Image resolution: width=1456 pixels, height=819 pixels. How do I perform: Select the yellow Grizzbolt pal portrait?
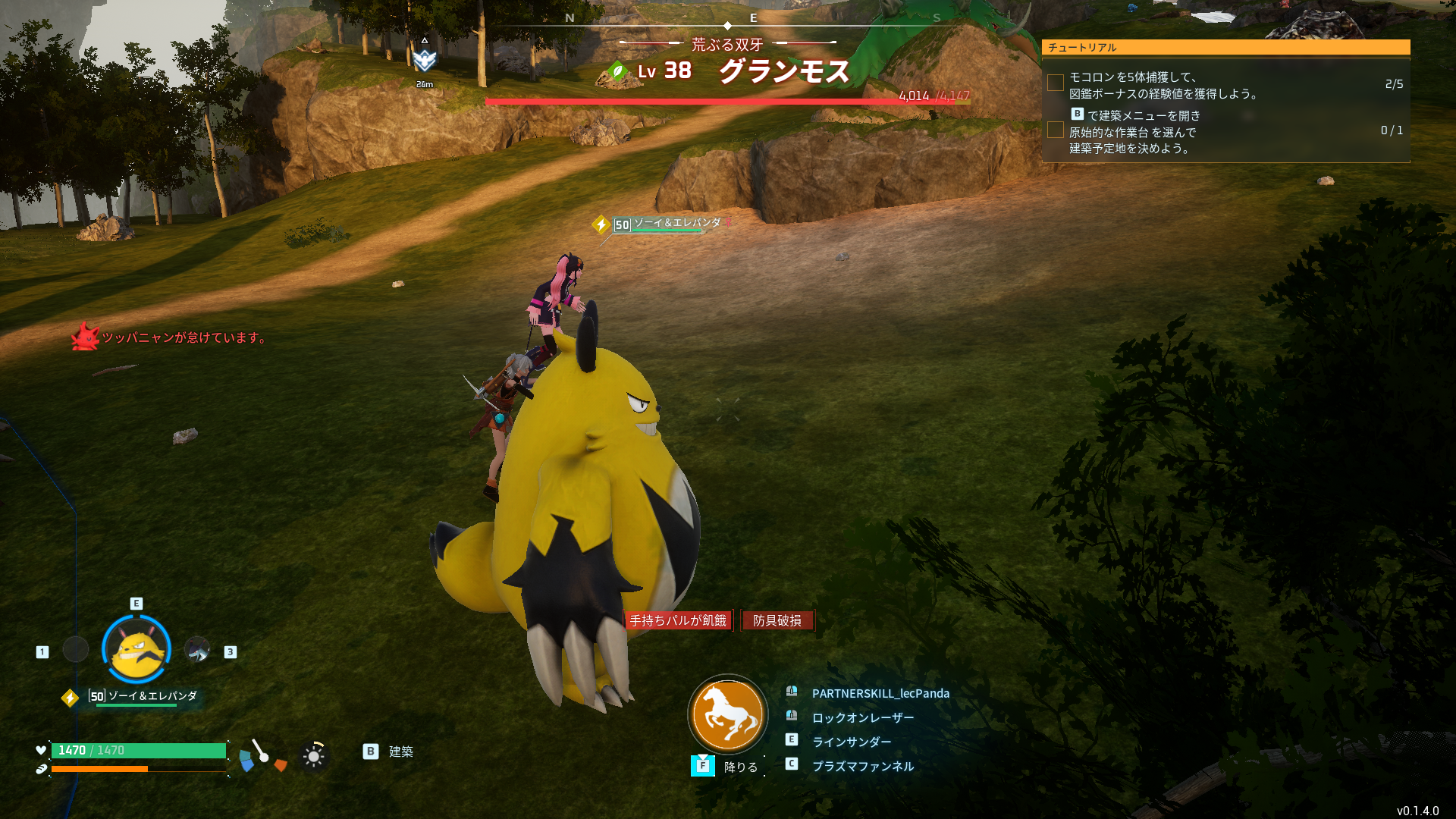pyautogui.click(x=136, y=650)
